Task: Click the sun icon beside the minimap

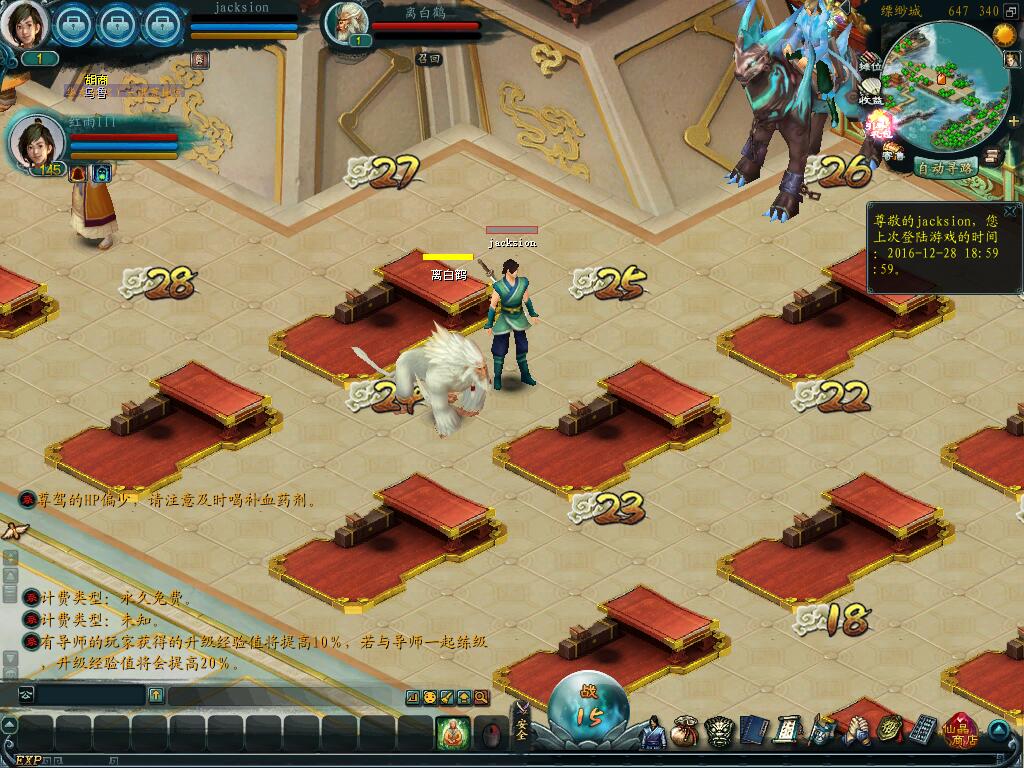Action: point(1002,35)
